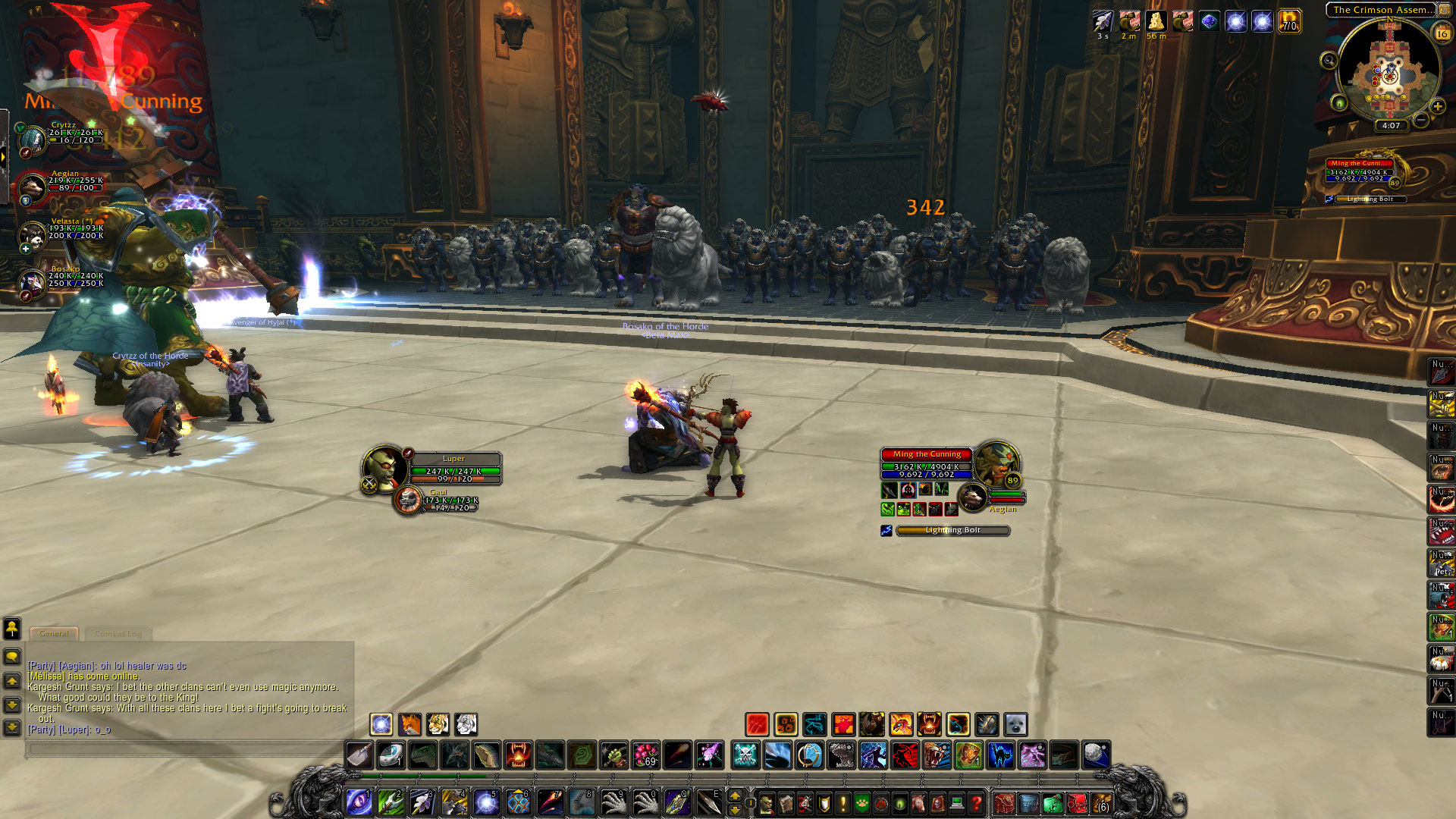Image resolution: width=1456 pixels, height=819 pixels.
Task: Choose the white tiger pet icon
Action: pos(466,724)
